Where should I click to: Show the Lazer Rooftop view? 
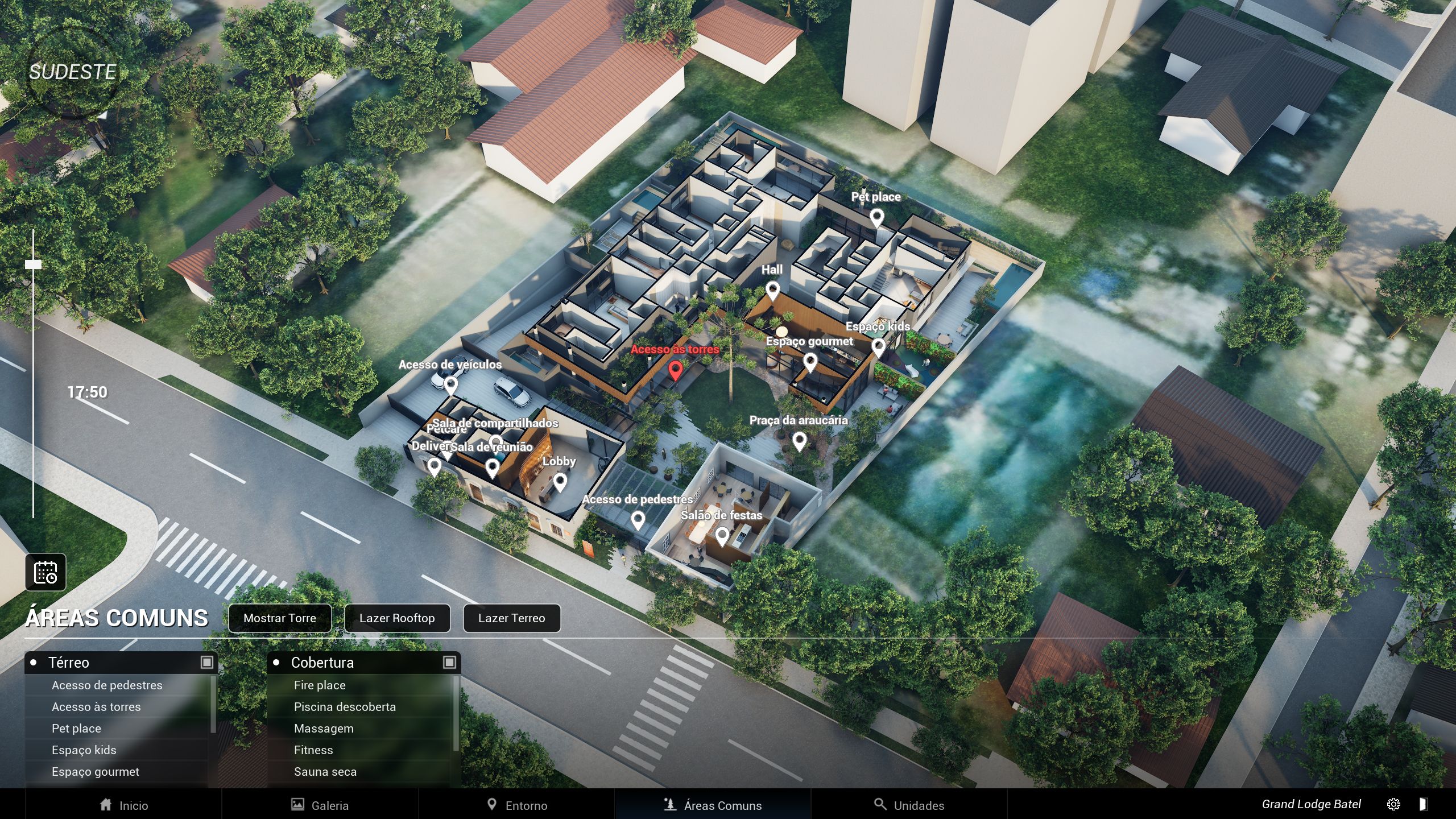coord(397,618)
